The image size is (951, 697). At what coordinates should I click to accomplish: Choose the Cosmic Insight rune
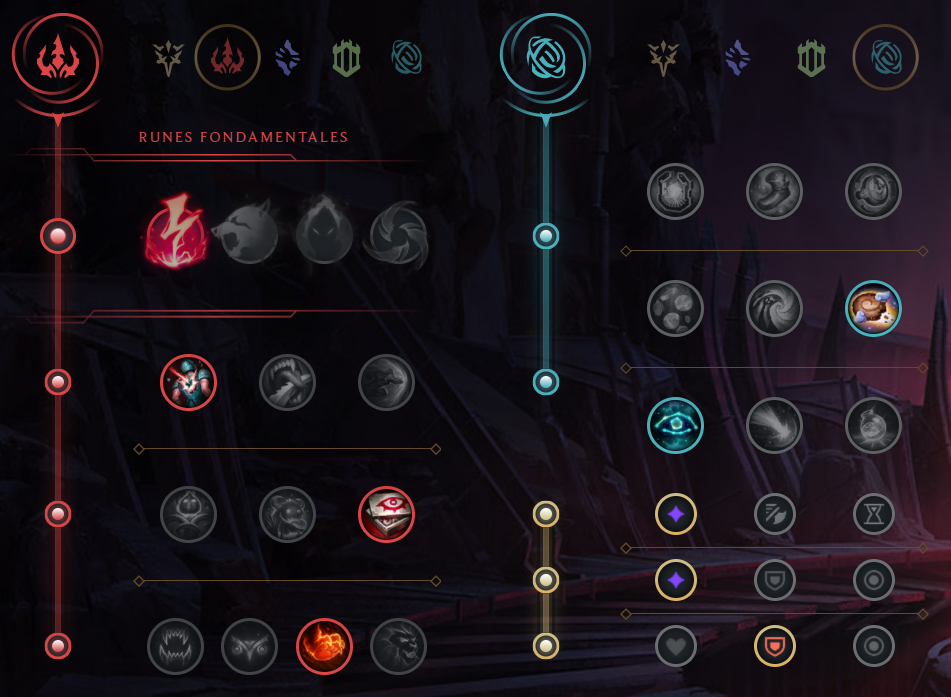675,425
